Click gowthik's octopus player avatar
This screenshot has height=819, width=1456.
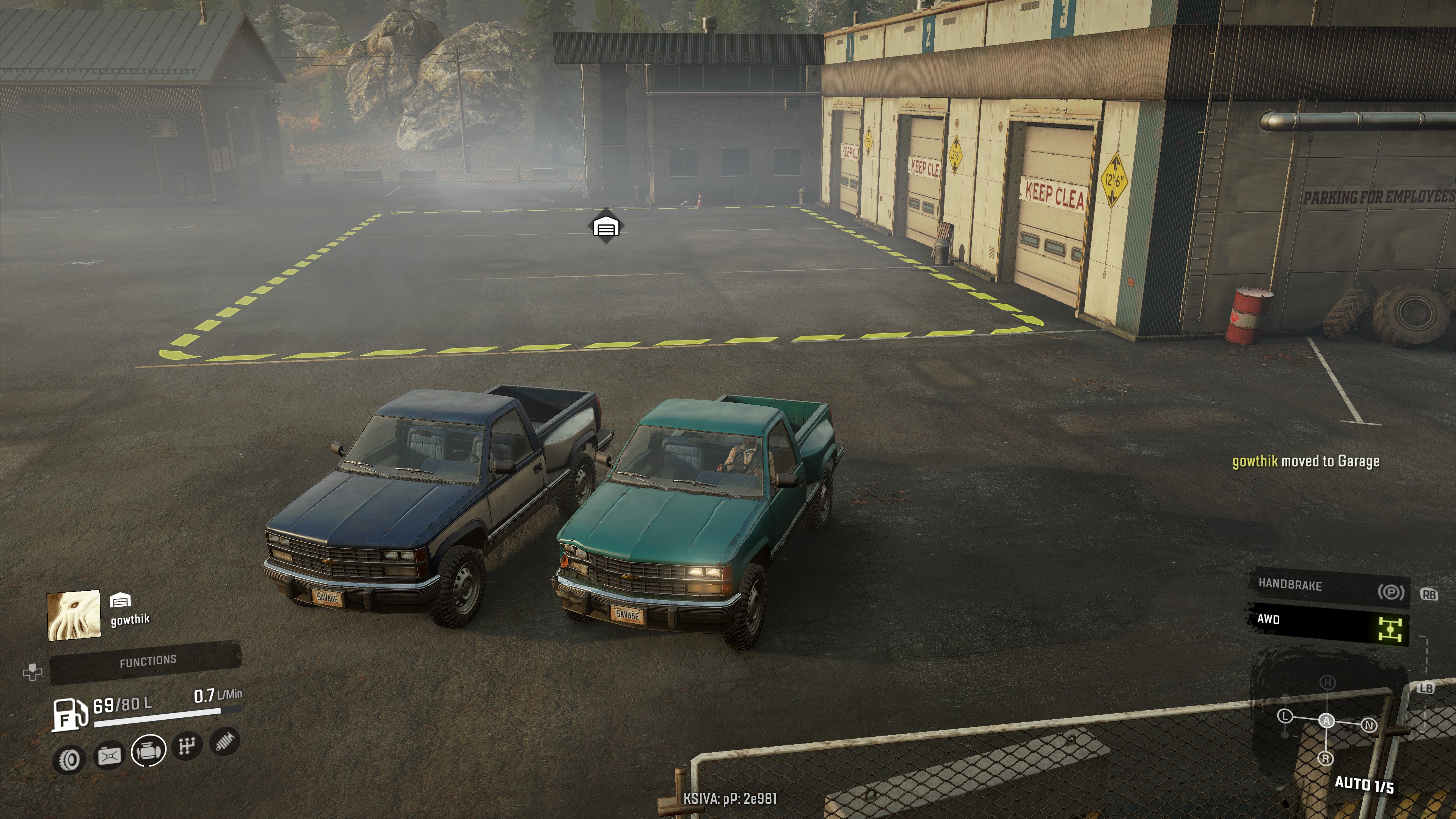(74, 615)
